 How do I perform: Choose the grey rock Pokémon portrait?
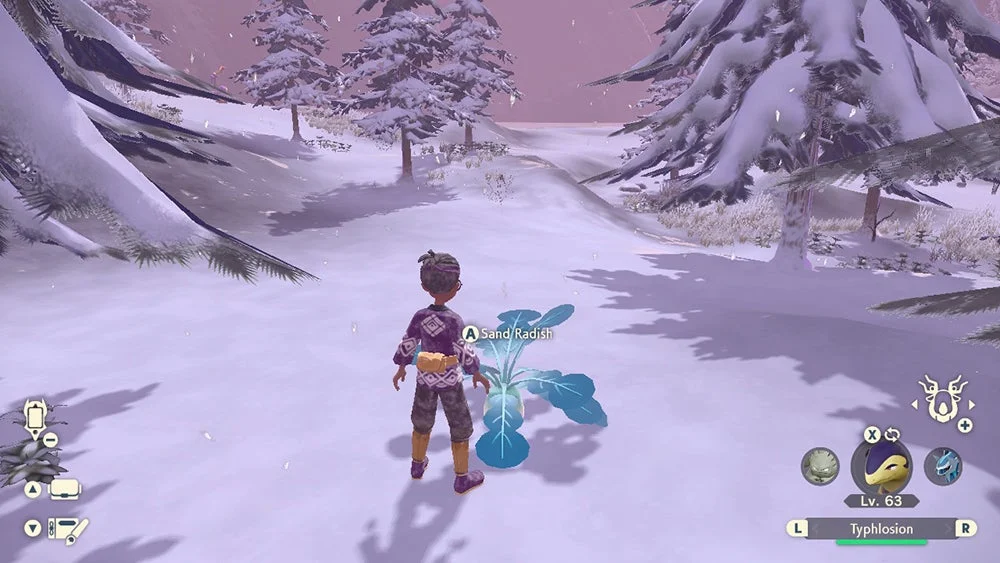(820, 466)
